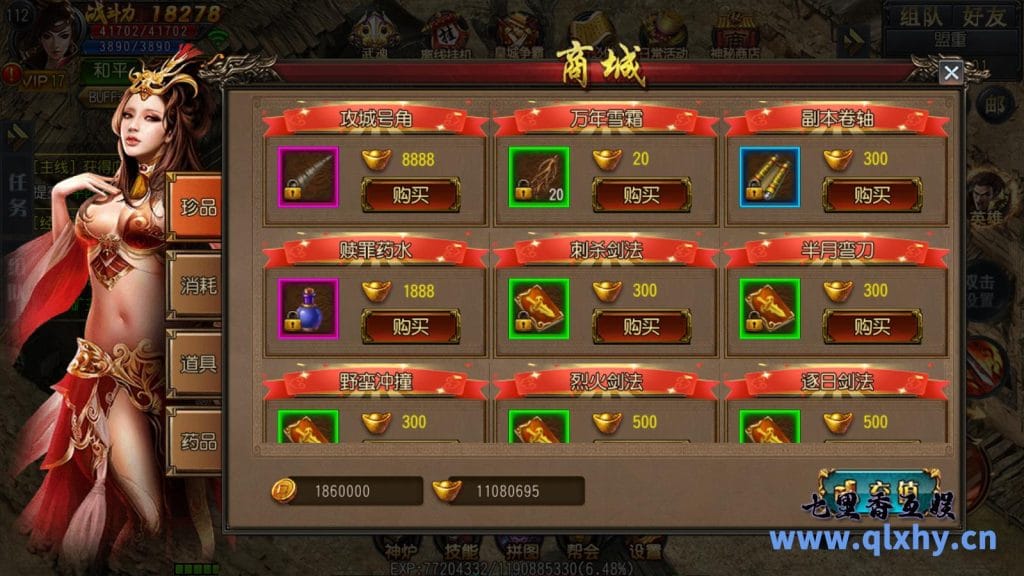Click the 和平 attack mode button
The height and width of the screenshot is (576, 1024).
(x=108, y=71)
